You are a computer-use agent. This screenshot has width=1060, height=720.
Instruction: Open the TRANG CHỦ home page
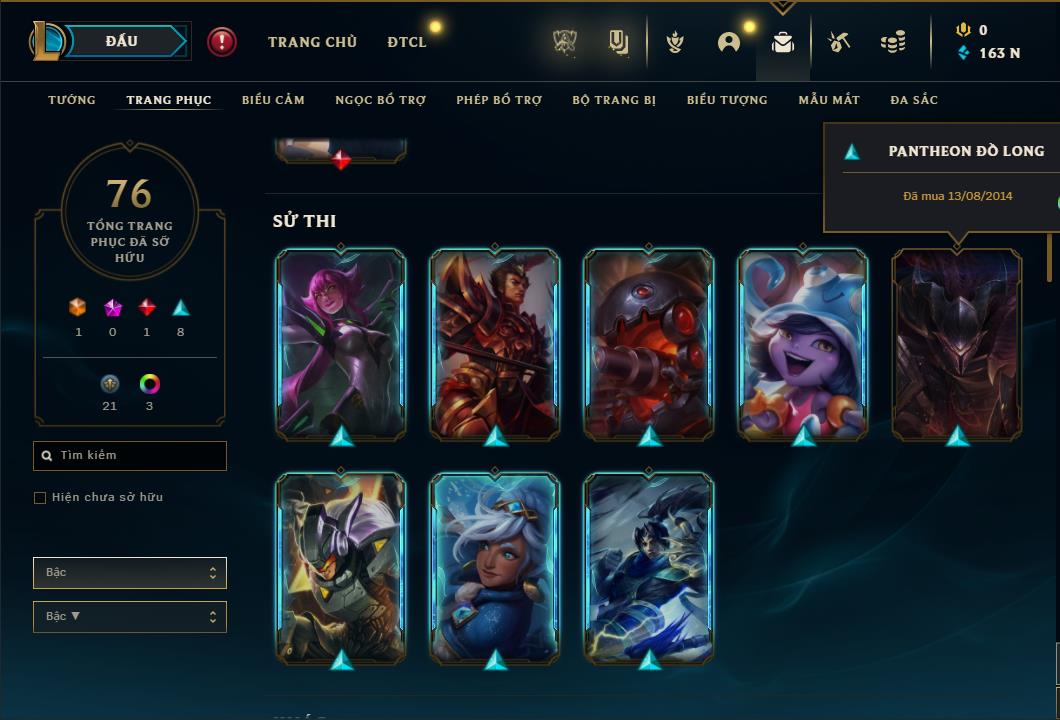312,42
